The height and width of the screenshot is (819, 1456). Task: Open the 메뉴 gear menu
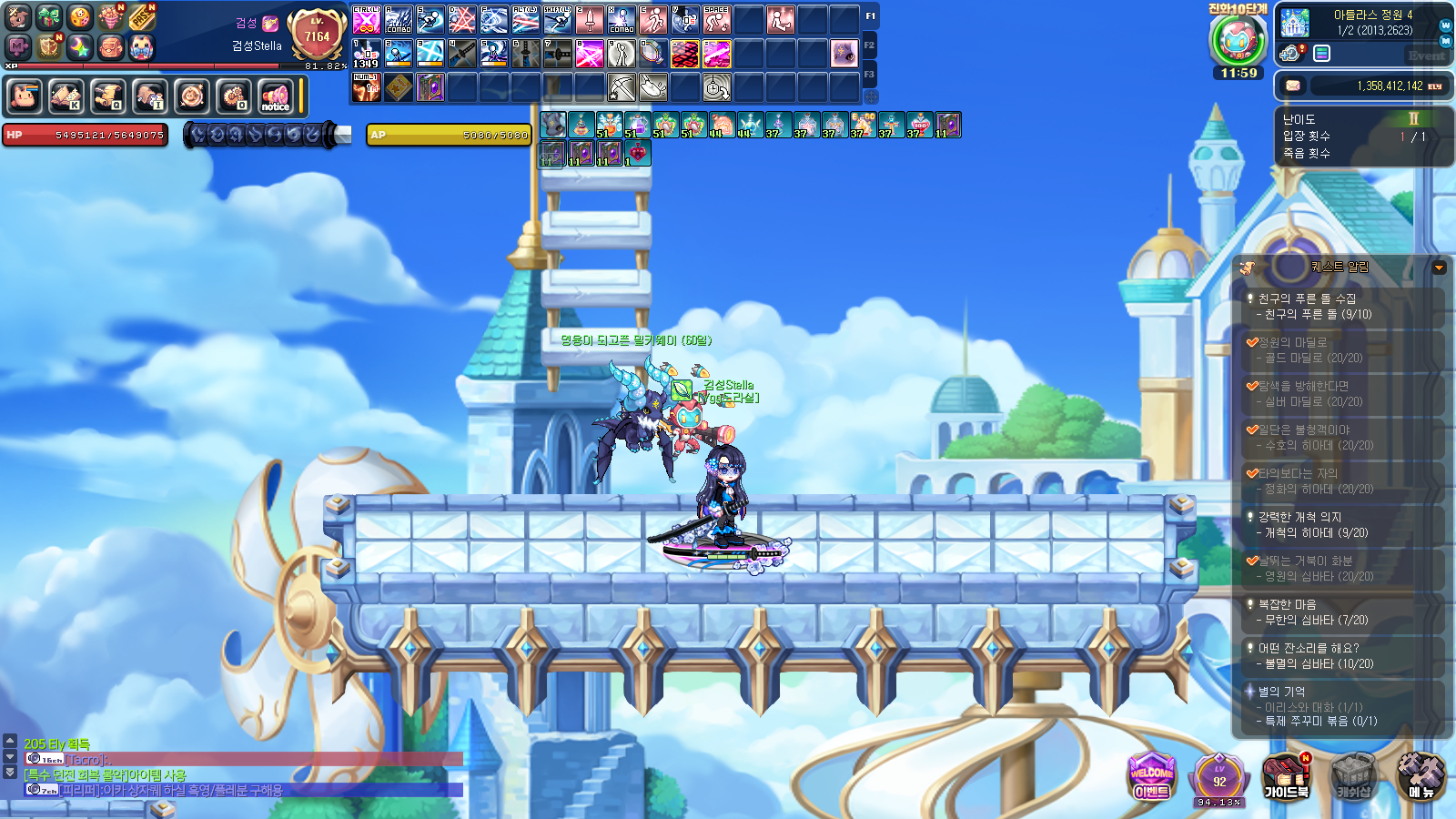1421,775
